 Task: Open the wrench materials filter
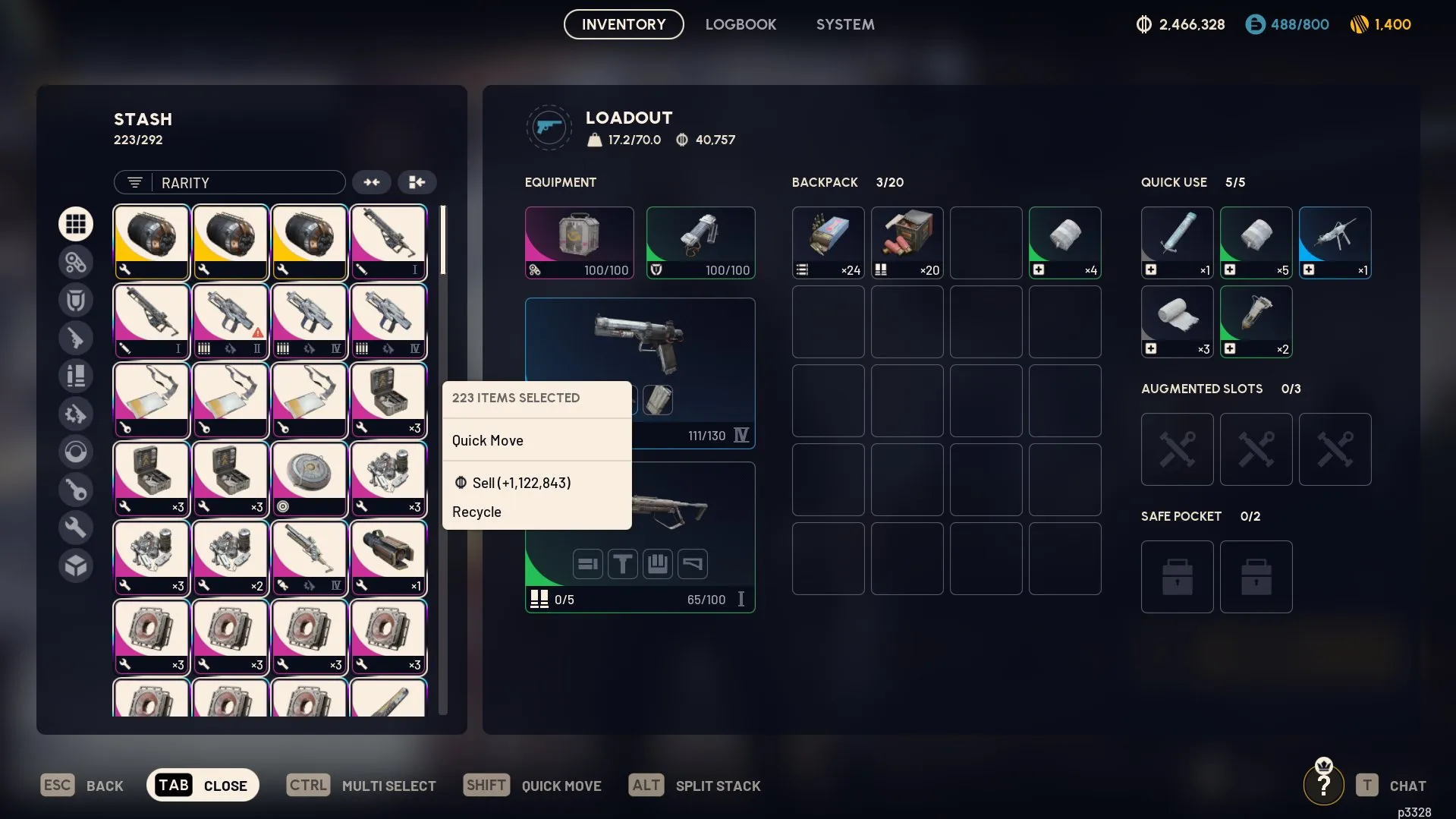pyautogui.click(x=76, y=528)
